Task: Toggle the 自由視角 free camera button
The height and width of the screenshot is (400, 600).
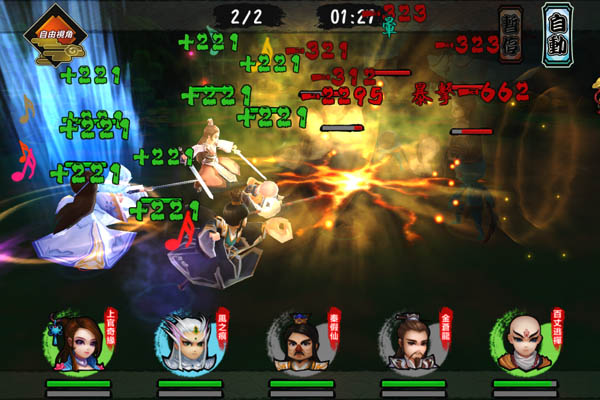Action: pos(57,37)
